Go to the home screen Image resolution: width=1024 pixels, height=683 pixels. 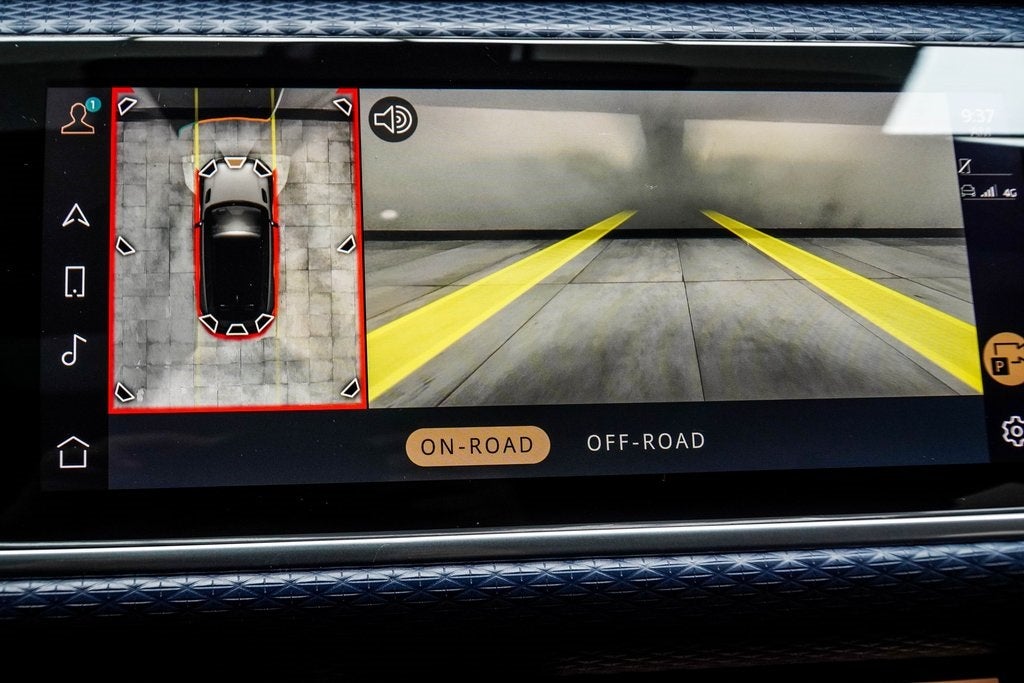tap(73, 452)
